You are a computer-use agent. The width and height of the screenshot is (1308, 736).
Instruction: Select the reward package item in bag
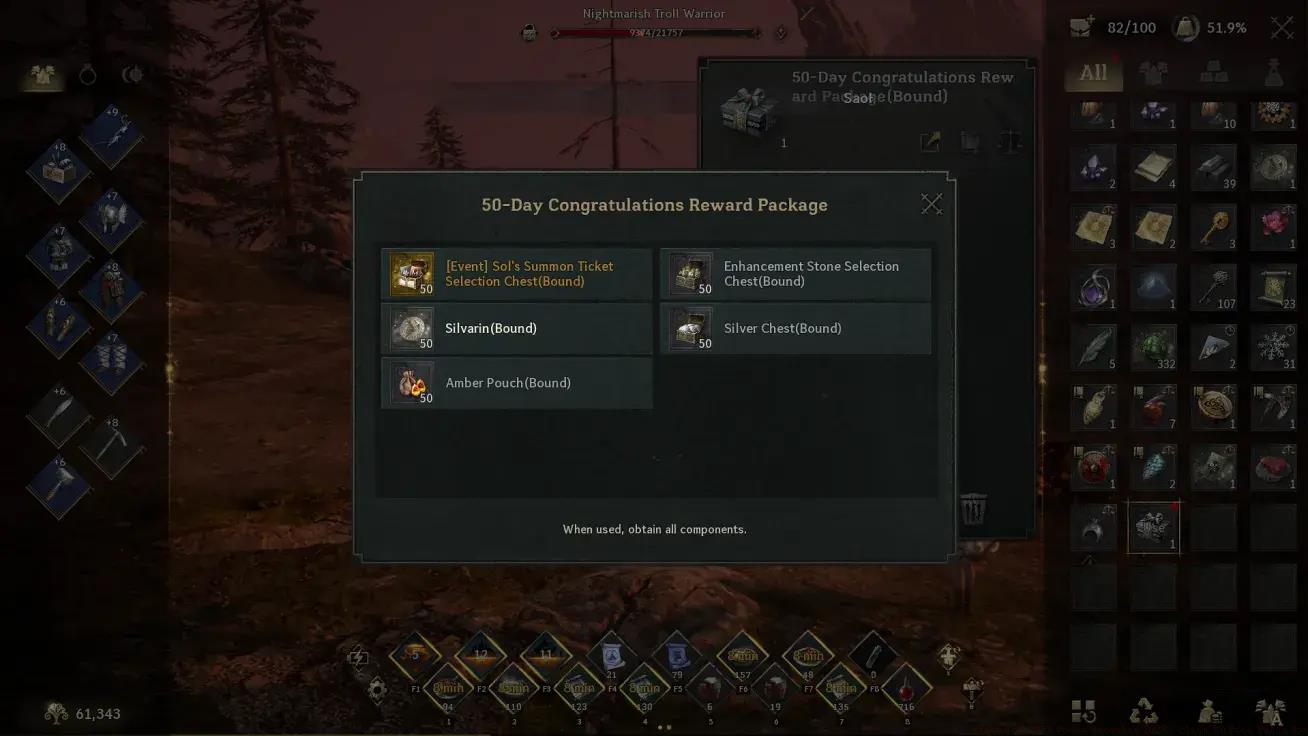pos(1153,527)
